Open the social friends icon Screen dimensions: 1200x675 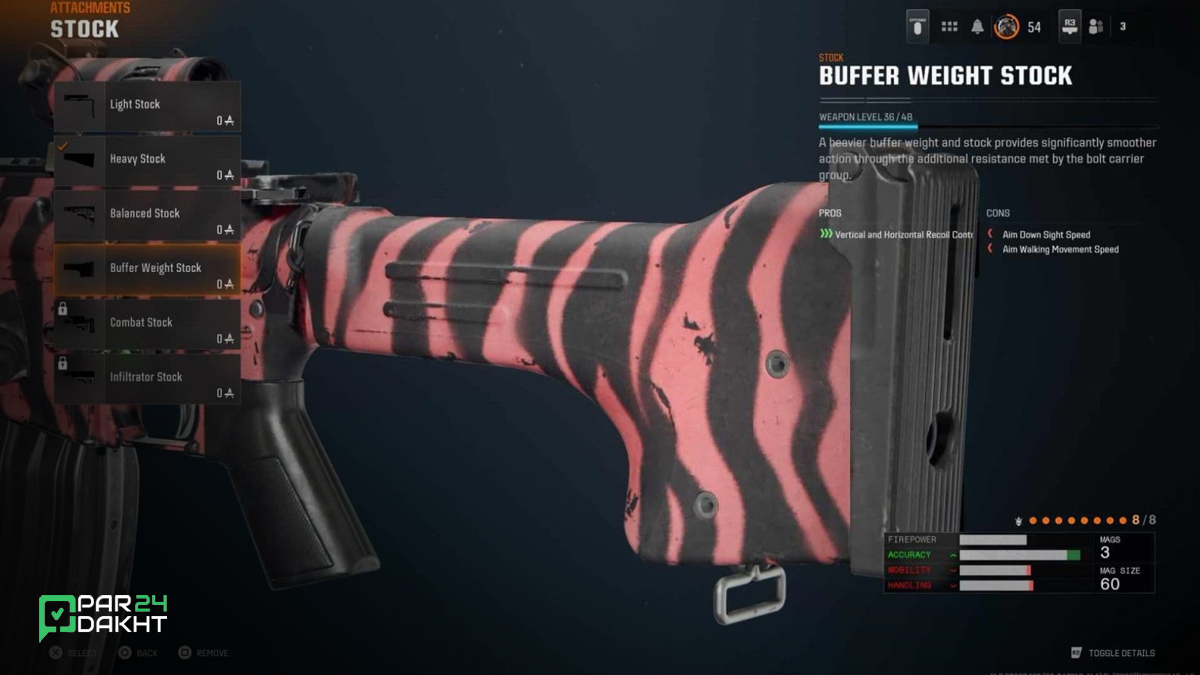pyautogui.click(x=1096, y=27)
